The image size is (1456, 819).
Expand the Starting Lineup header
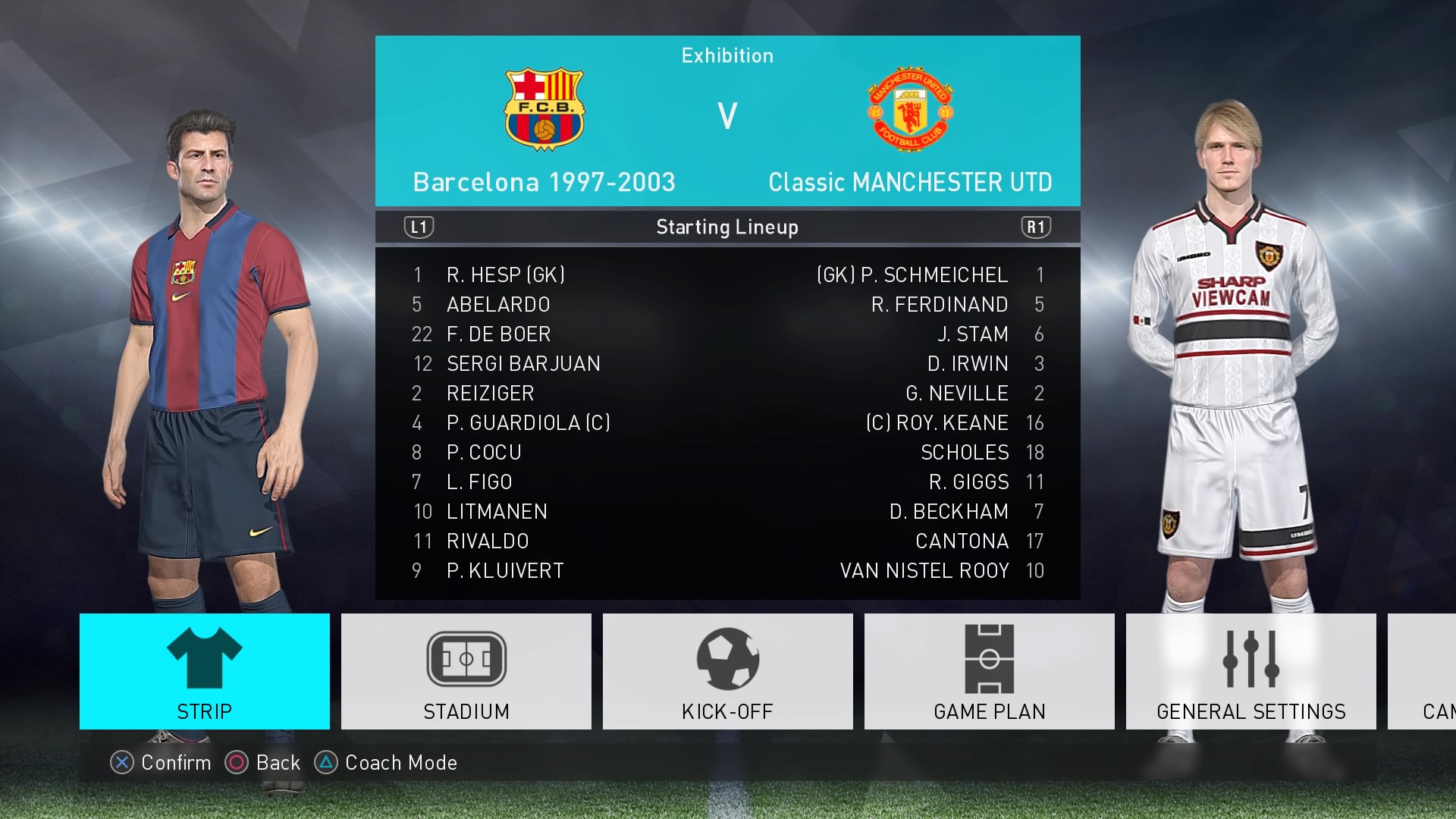pos(727,226)
